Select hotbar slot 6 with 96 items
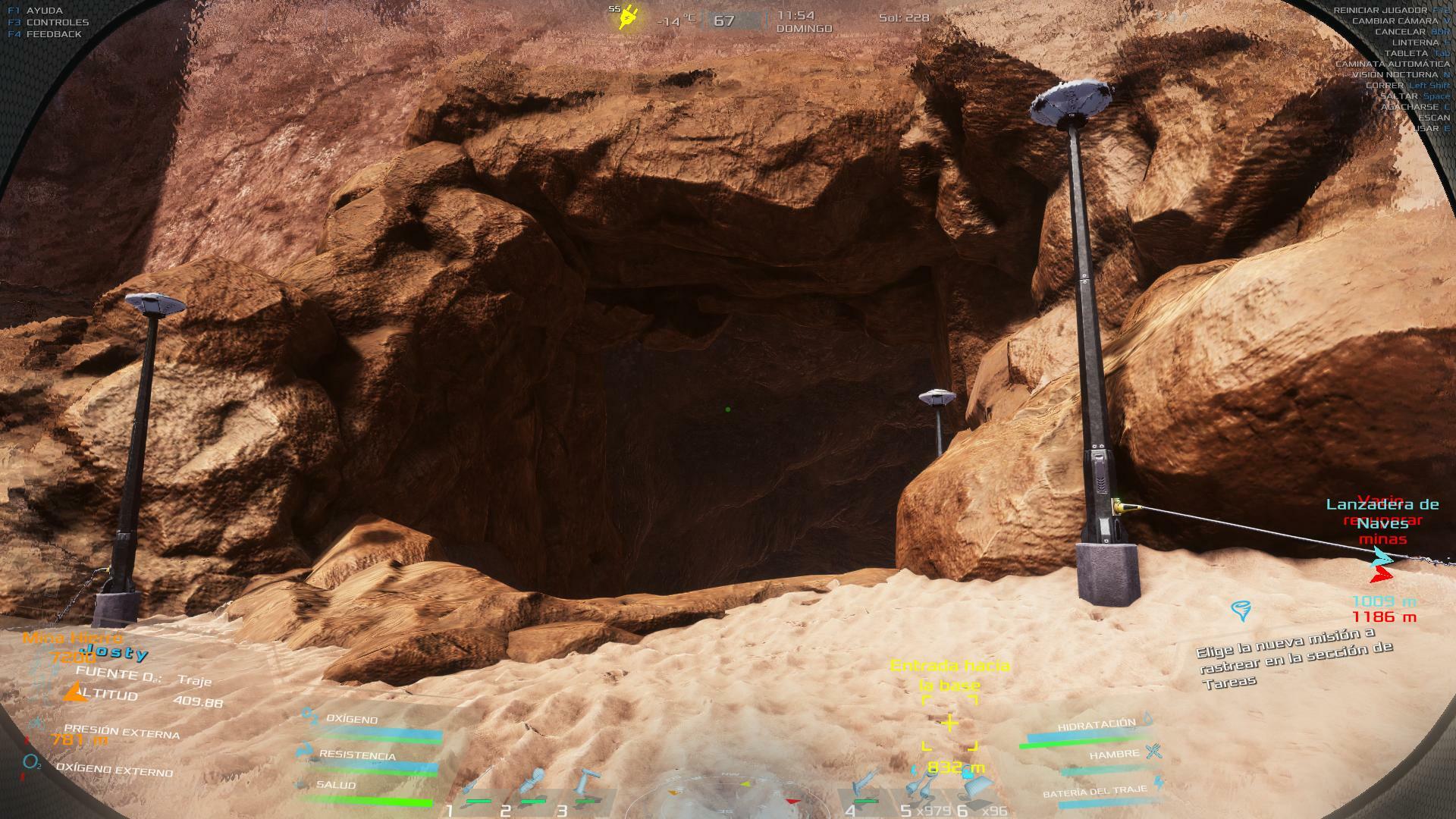The image size is (1456, 819). click(974, 789)
